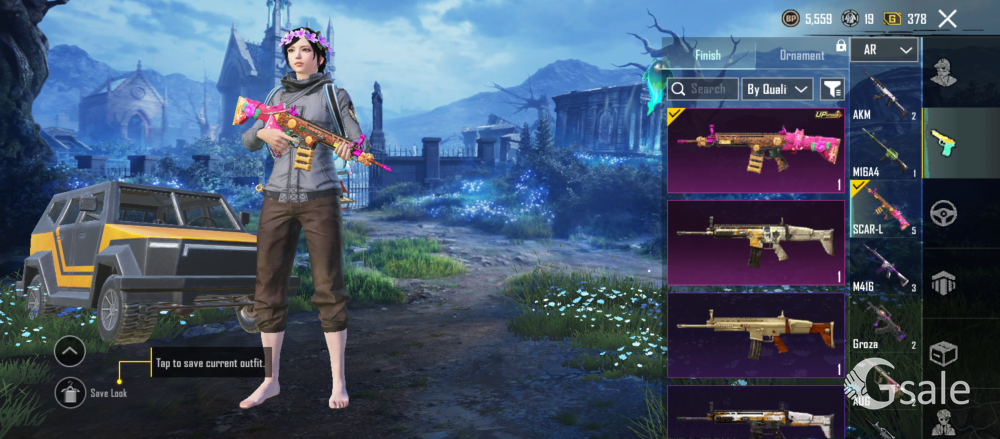The image size is (1000, 439).
Task: Click the skin Search field
Action: click(703, 89)
